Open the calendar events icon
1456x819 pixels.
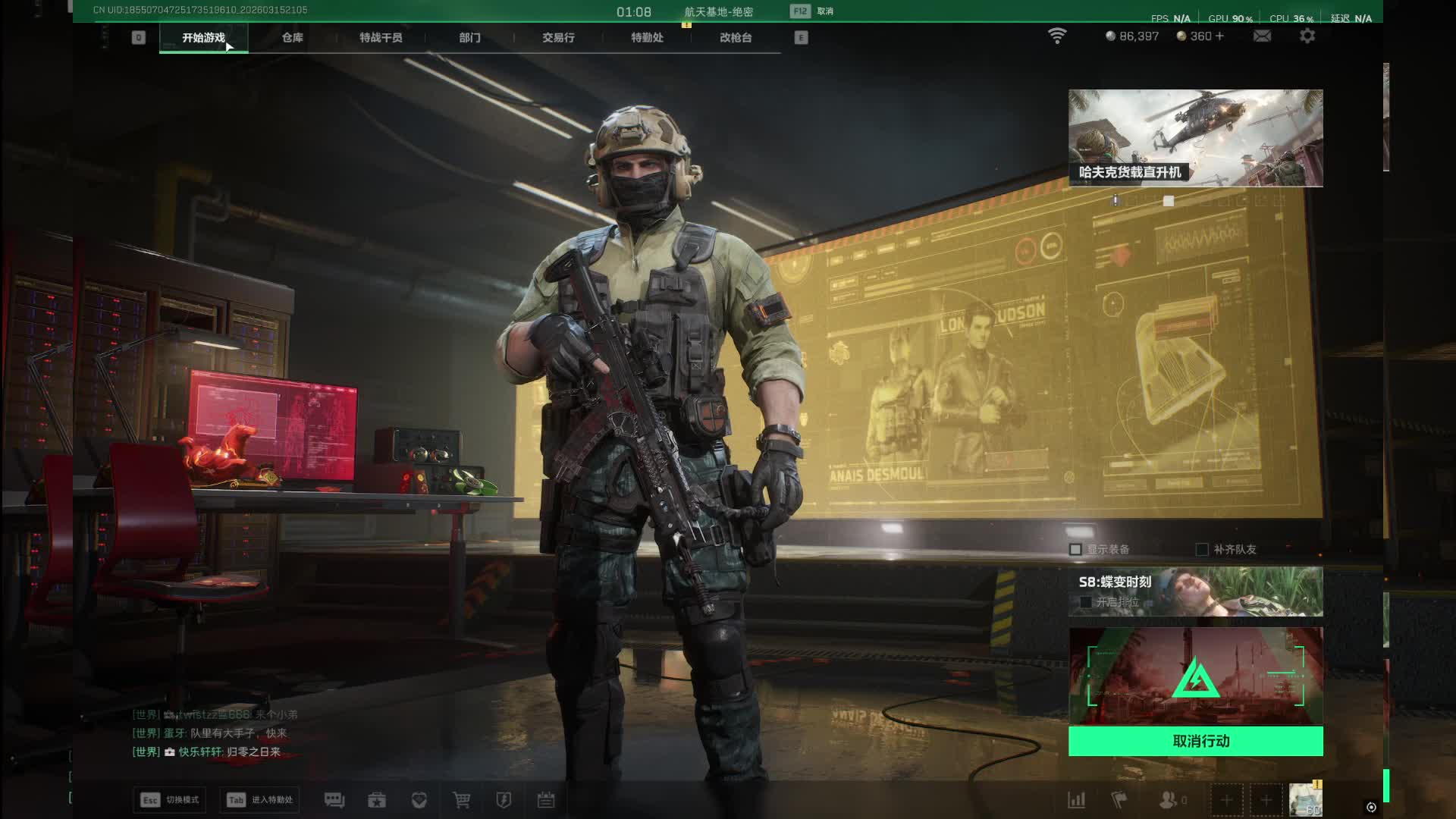point(546,800)
